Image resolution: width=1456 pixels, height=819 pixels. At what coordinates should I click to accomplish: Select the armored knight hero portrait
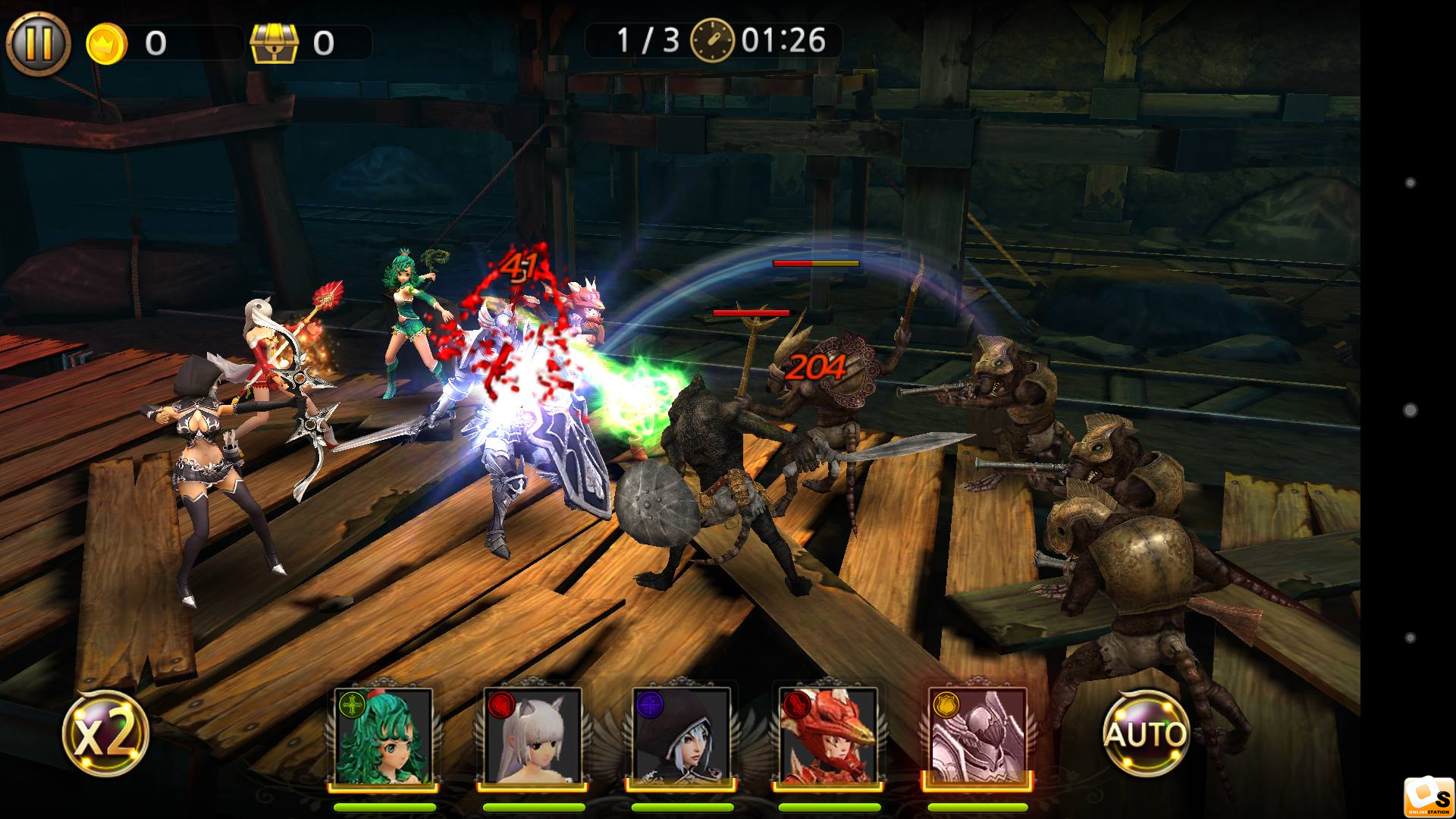[x=977, y=736]
